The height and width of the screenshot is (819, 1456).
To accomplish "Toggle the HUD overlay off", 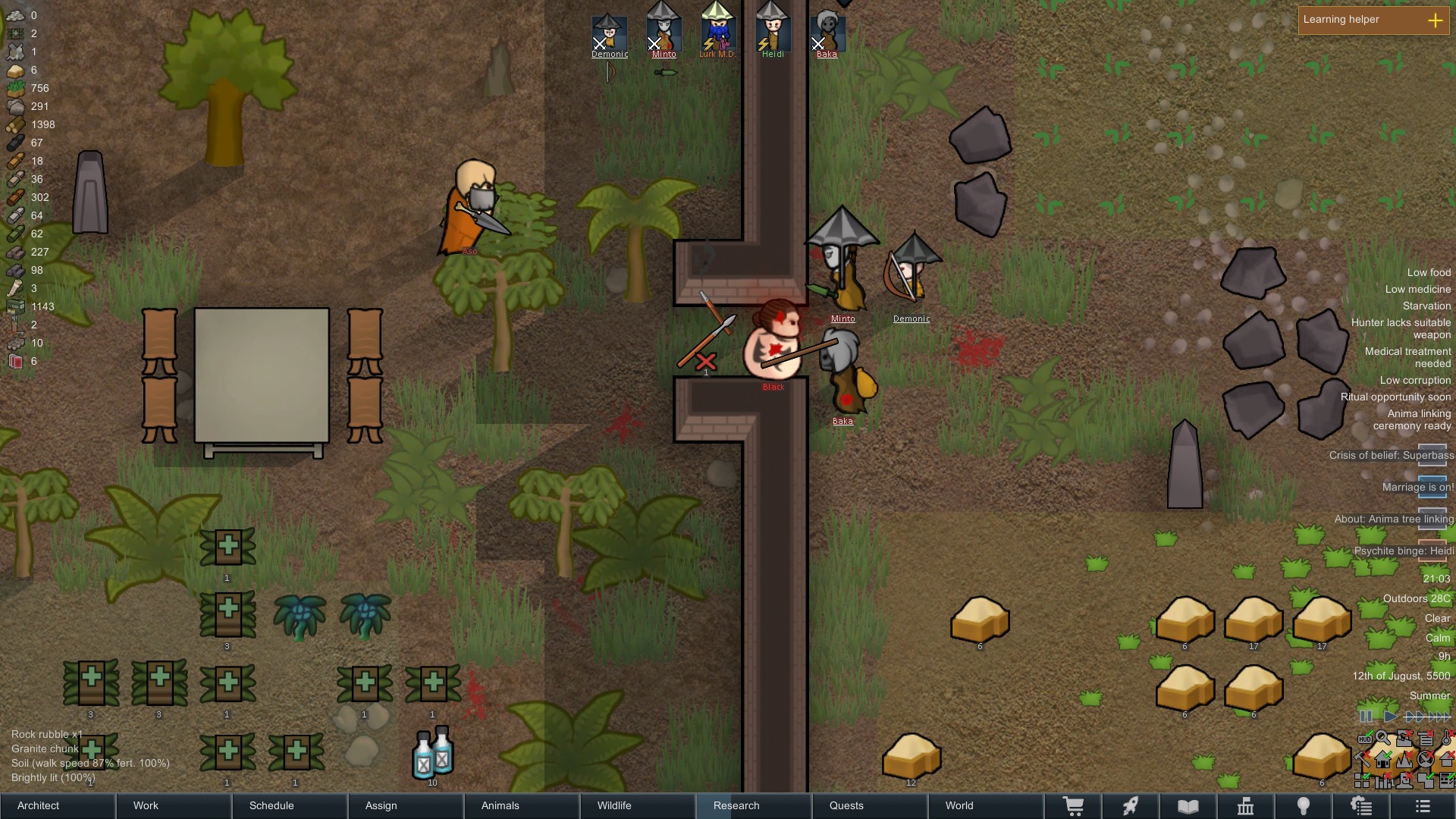I will click(1365, 739).
